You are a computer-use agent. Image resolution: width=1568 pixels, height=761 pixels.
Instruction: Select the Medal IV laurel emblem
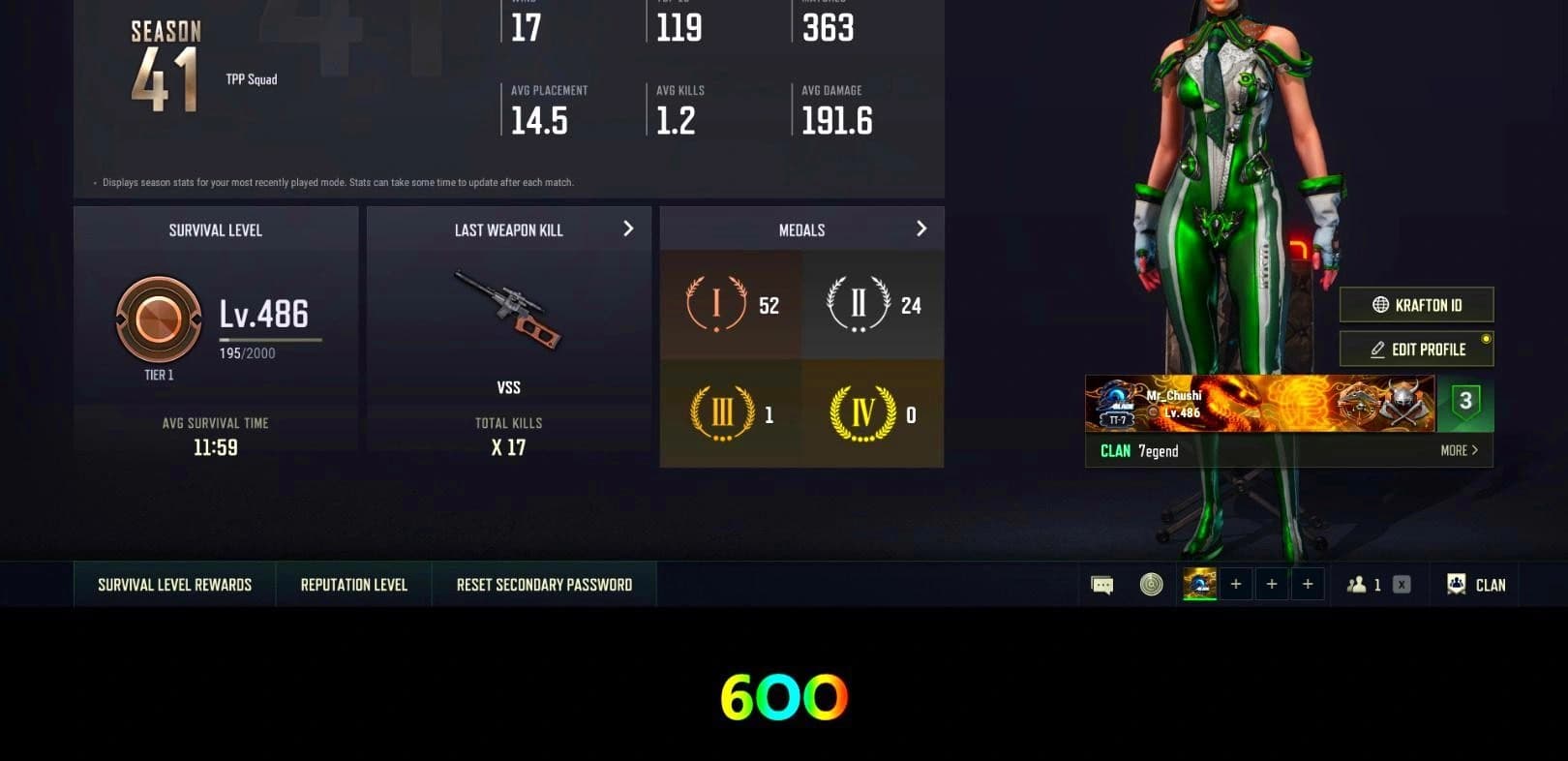(857, 411)
